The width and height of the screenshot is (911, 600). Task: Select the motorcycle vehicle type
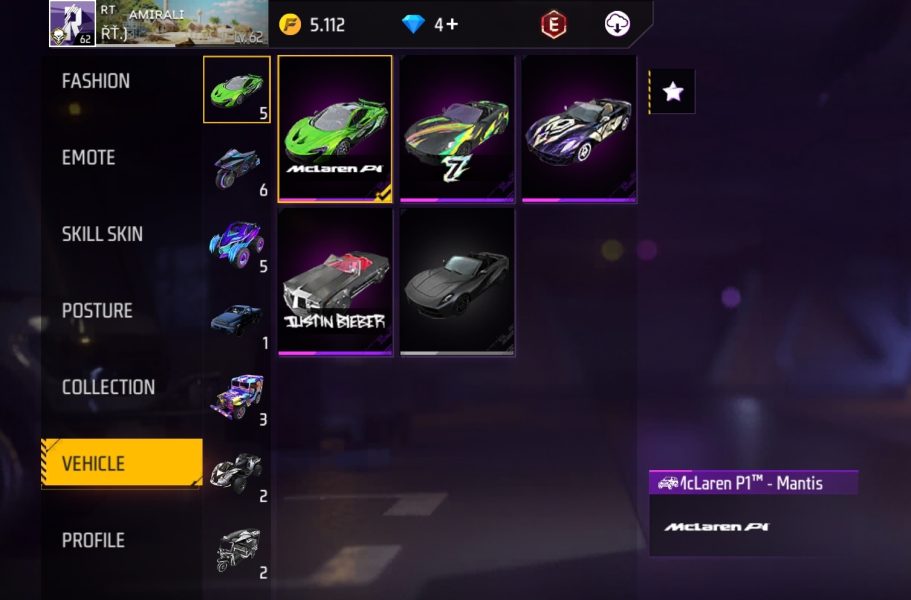pyautogui.click(x=237, y=166)
